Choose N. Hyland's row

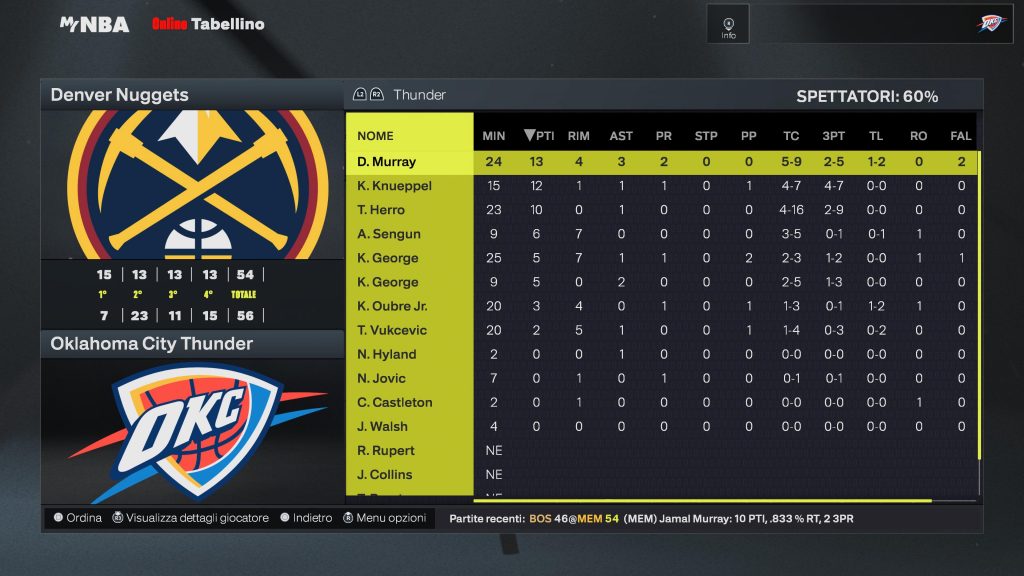[x=387, y=354]
